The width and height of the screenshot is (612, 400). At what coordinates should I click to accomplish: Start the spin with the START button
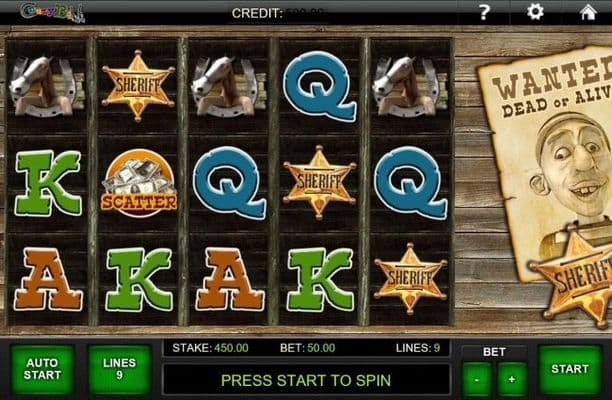click(570, 369)
